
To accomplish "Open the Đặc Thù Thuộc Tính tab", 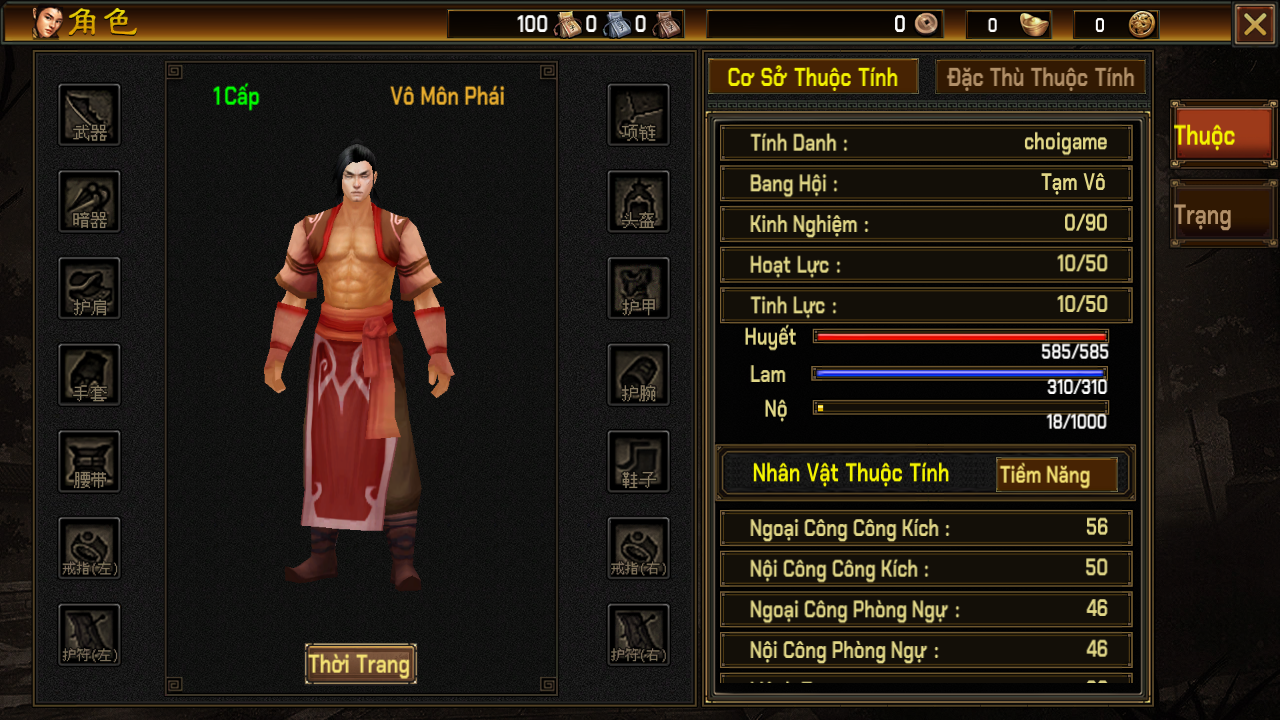I will 1040,78.
